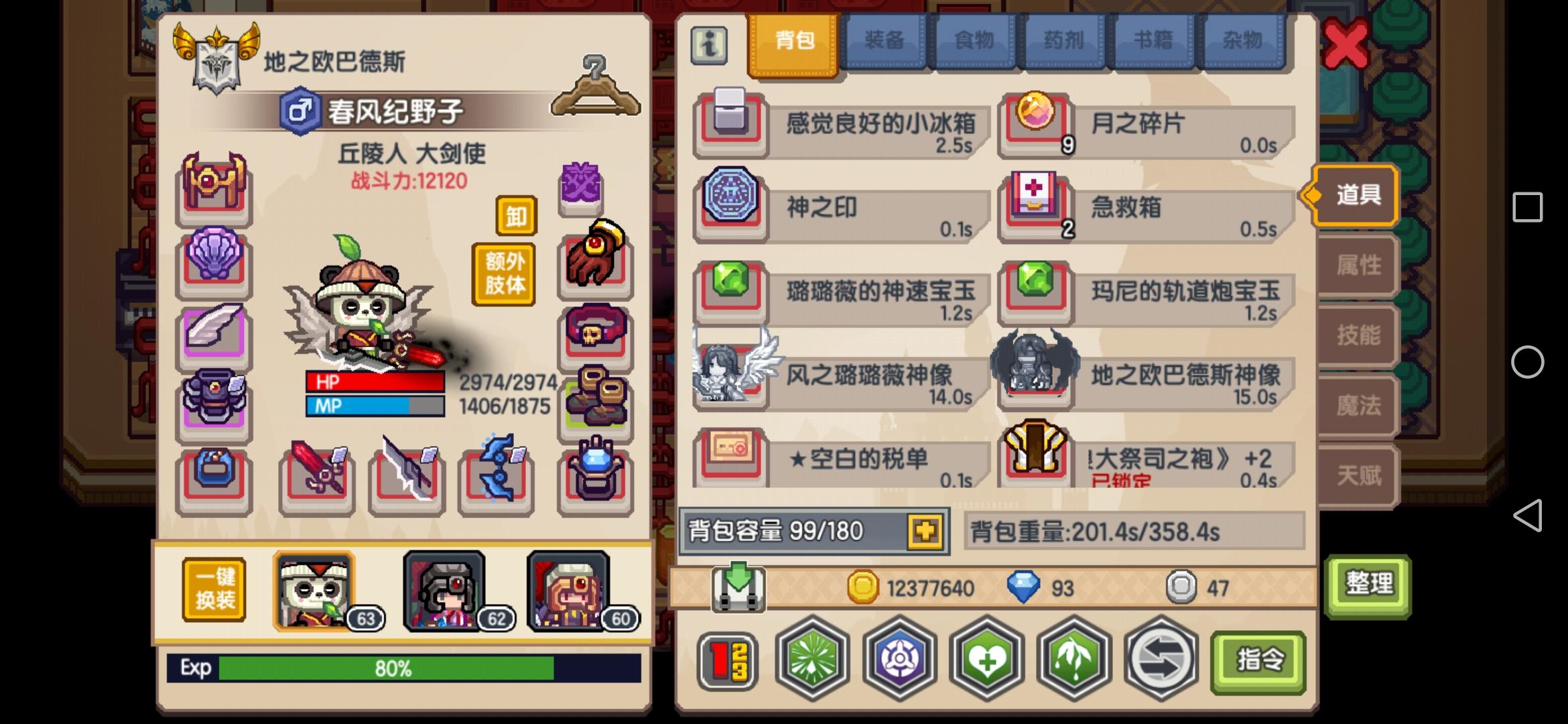This screenshot has height=724, width=1568.
Task: Open the blue potion backpack slot icon
Action: pos(596,477)
